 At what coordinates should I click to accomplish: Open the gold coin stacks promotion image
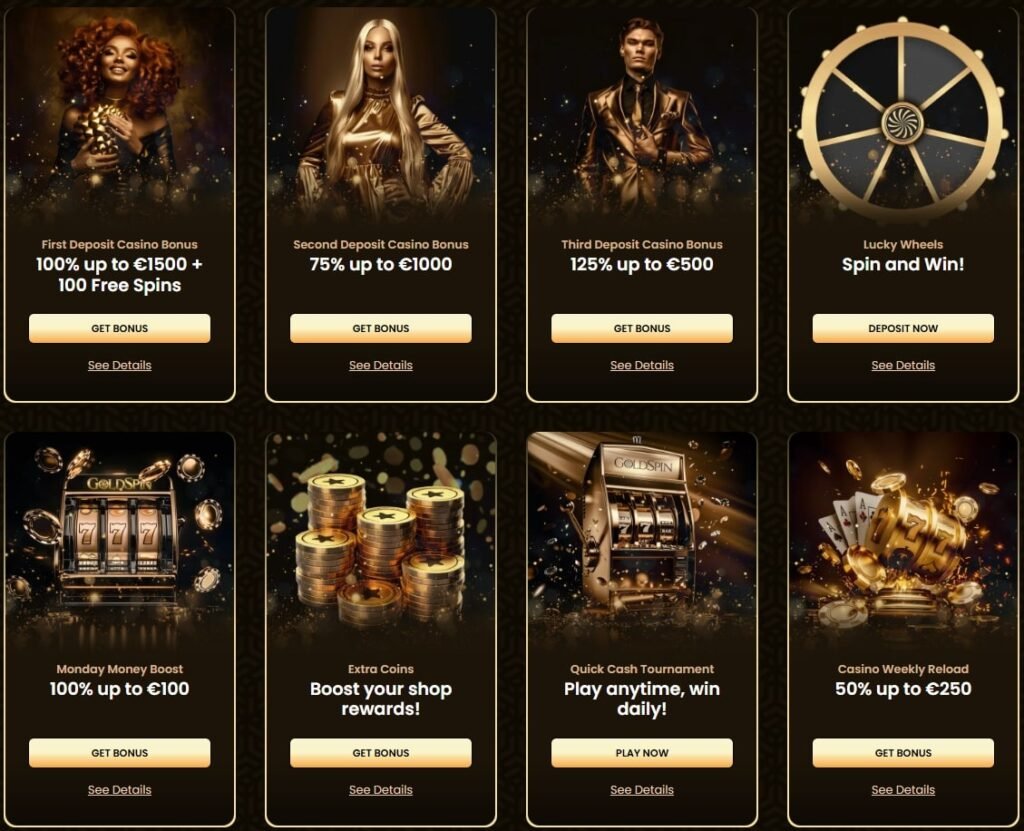tap(380, 545)
